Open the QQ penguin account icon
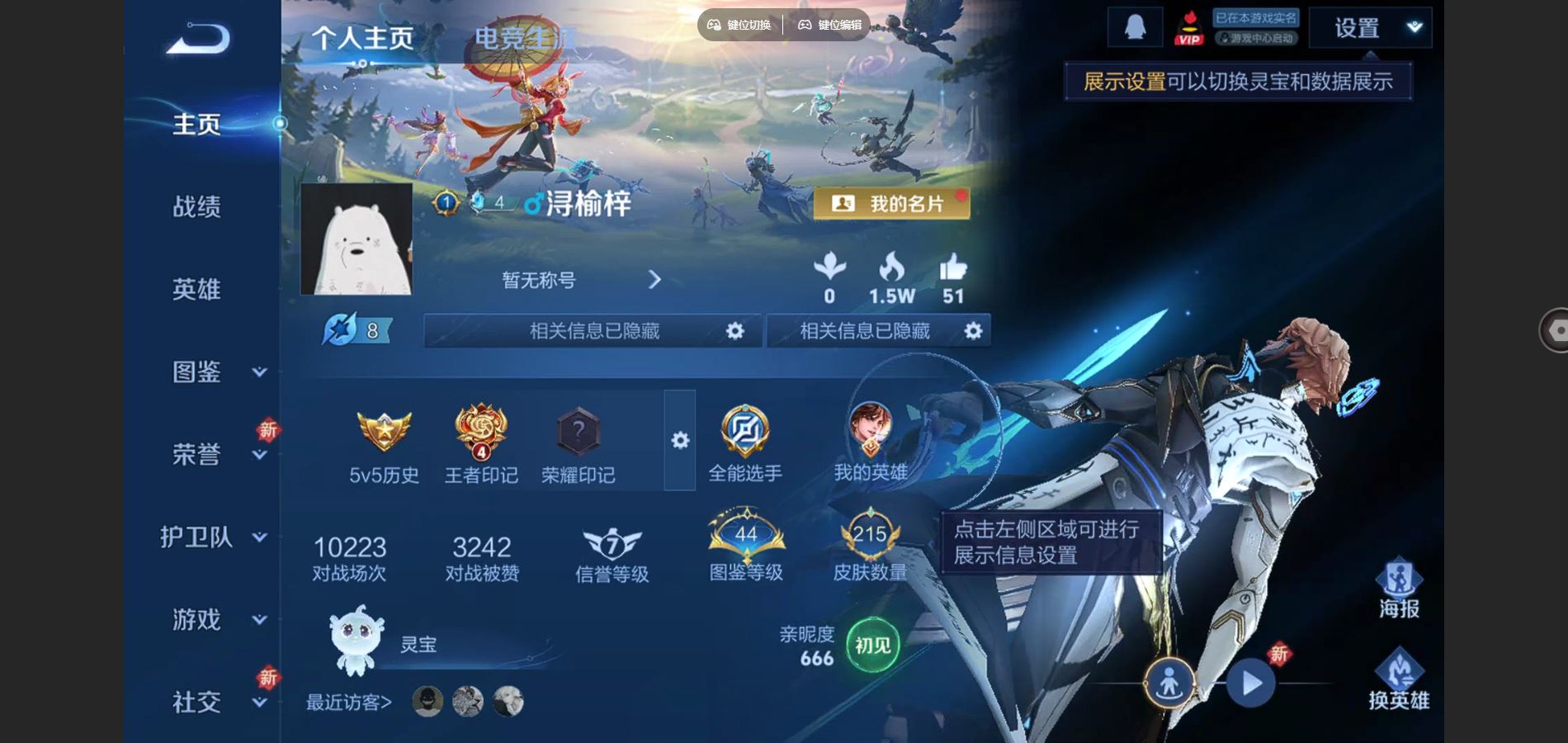This screenshot has width=1568, height=743. pyautogui.click(x=1133, y=25)
